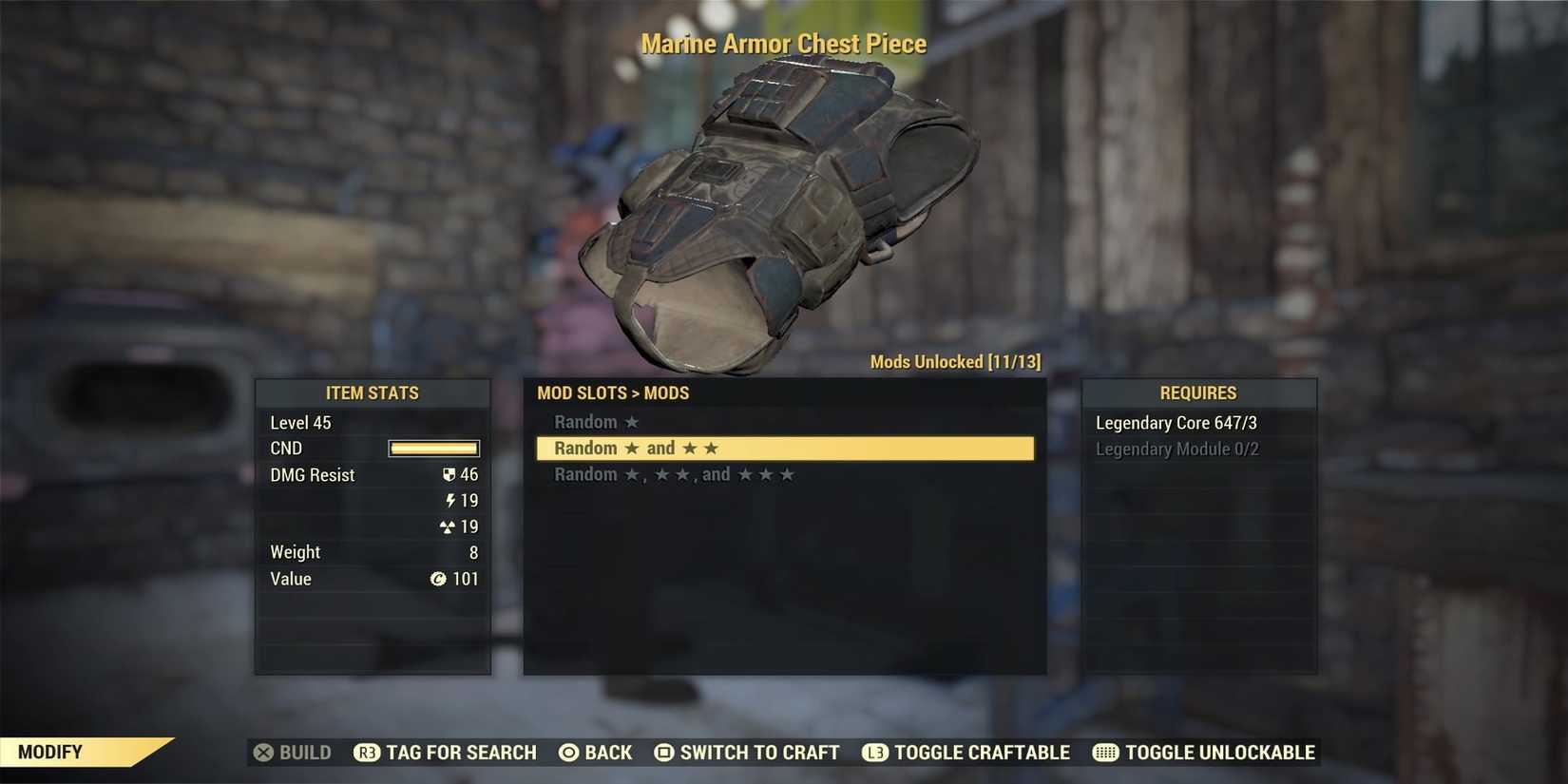This screenshot has height=784, width=1568.
Task: Click the radiation resistance icon
Action: coord(448,526)
